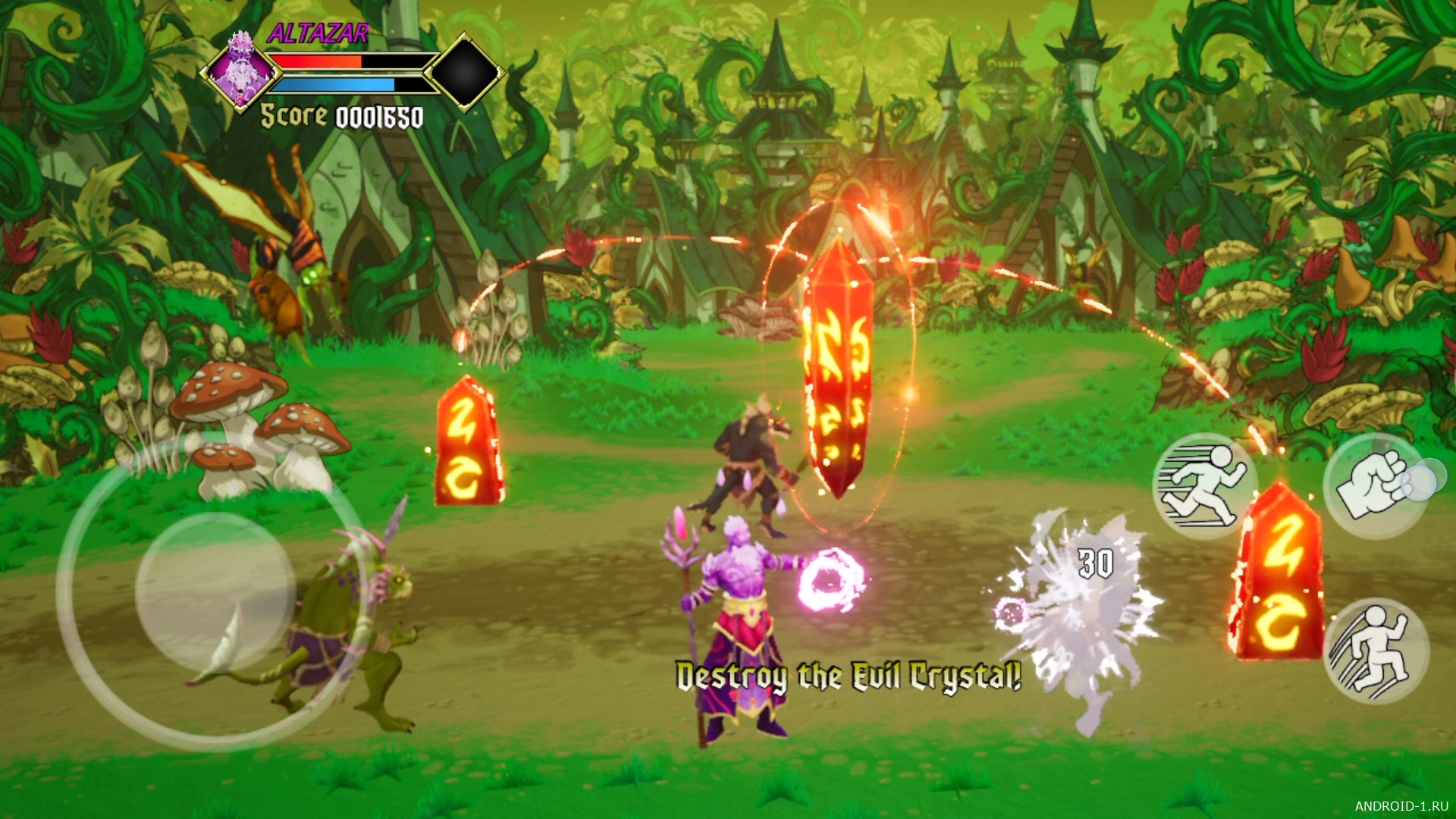Click the ANDROID-1.RU watermark link
This screenshot has height=819, width=1456.
tap(1401, 805)
